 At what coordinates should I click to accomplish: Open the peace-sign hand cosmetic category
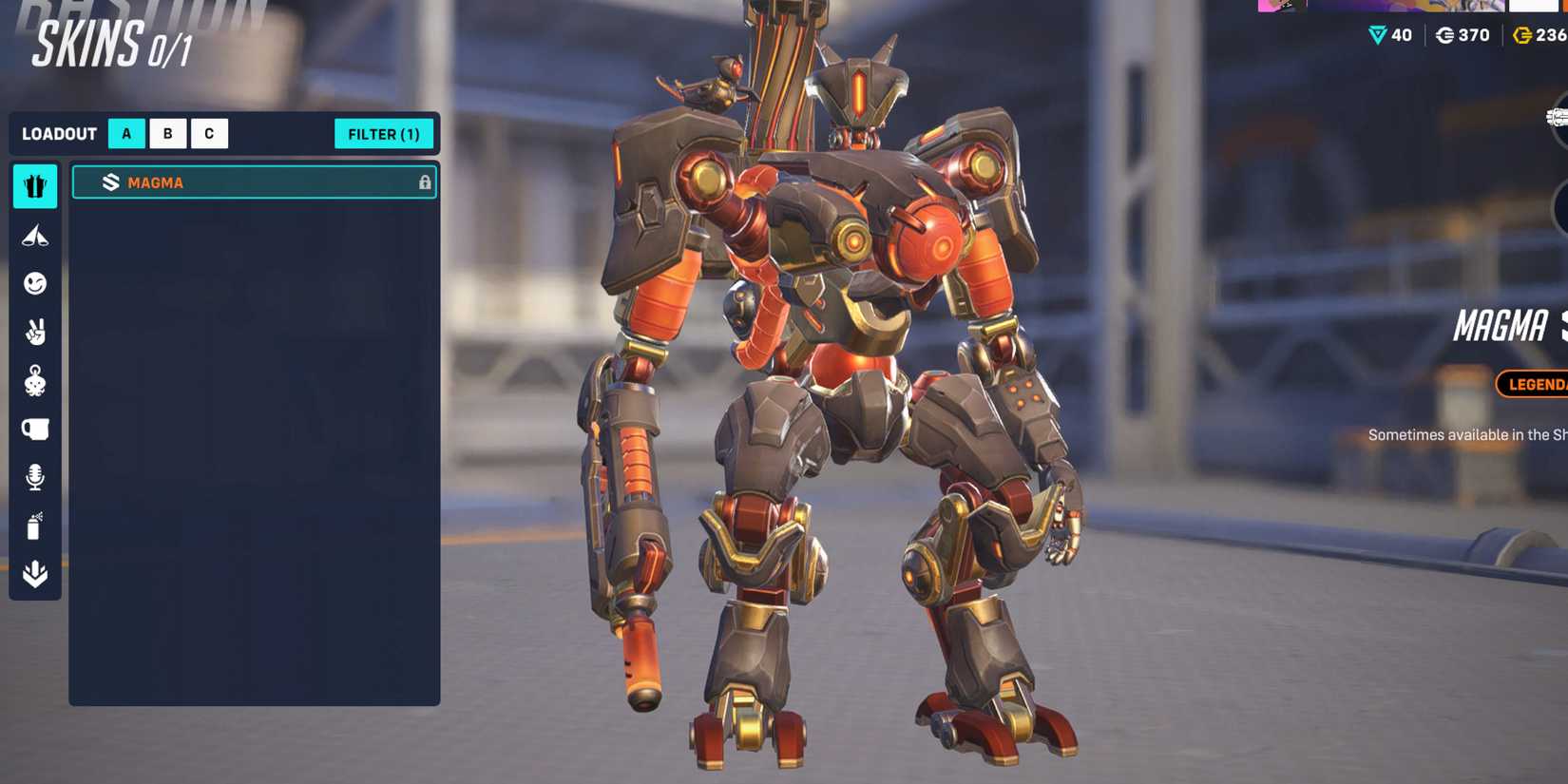(x=35, y=333)
